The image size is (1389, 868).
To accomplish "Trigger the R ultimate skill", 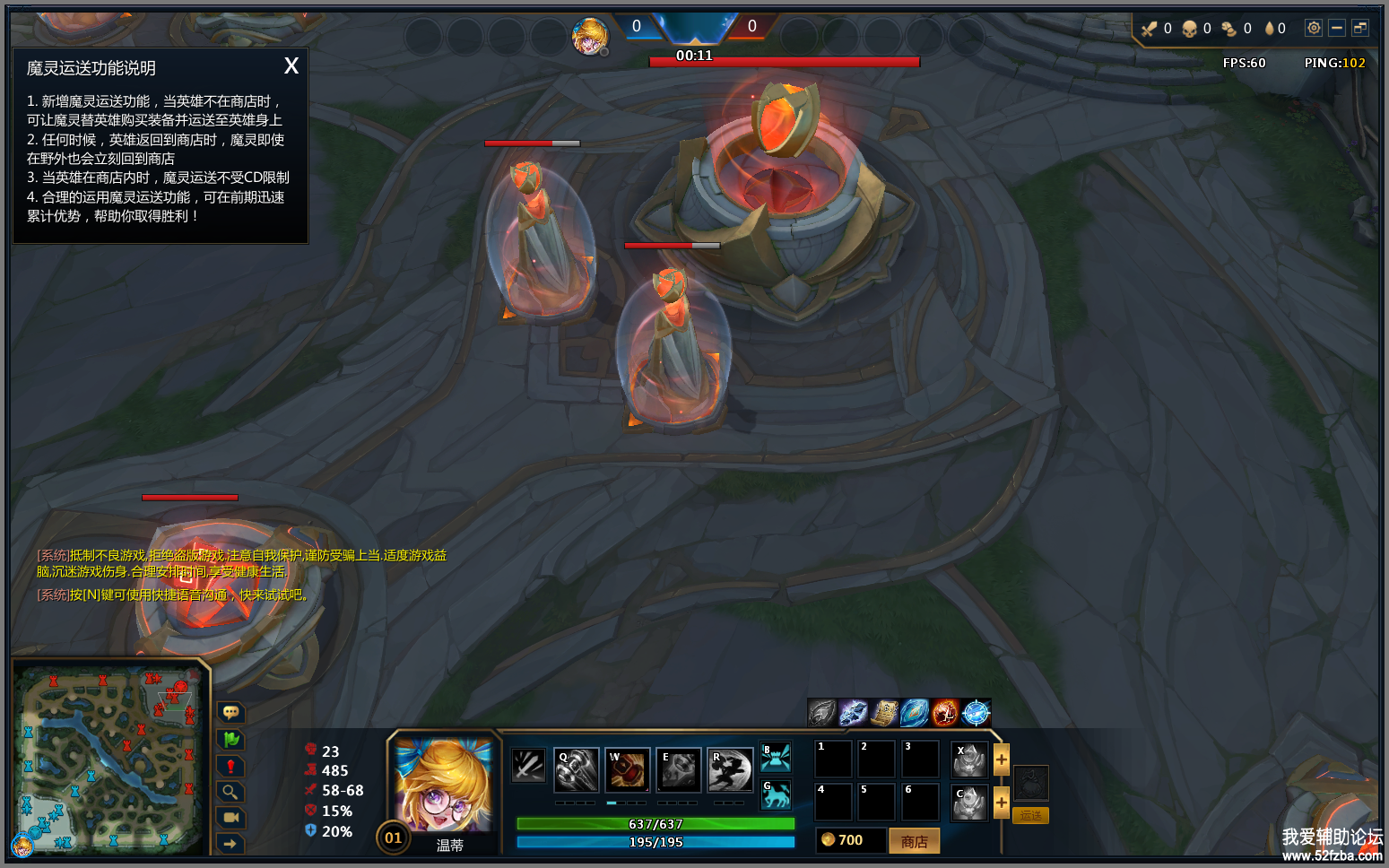I will coord(729,769).
